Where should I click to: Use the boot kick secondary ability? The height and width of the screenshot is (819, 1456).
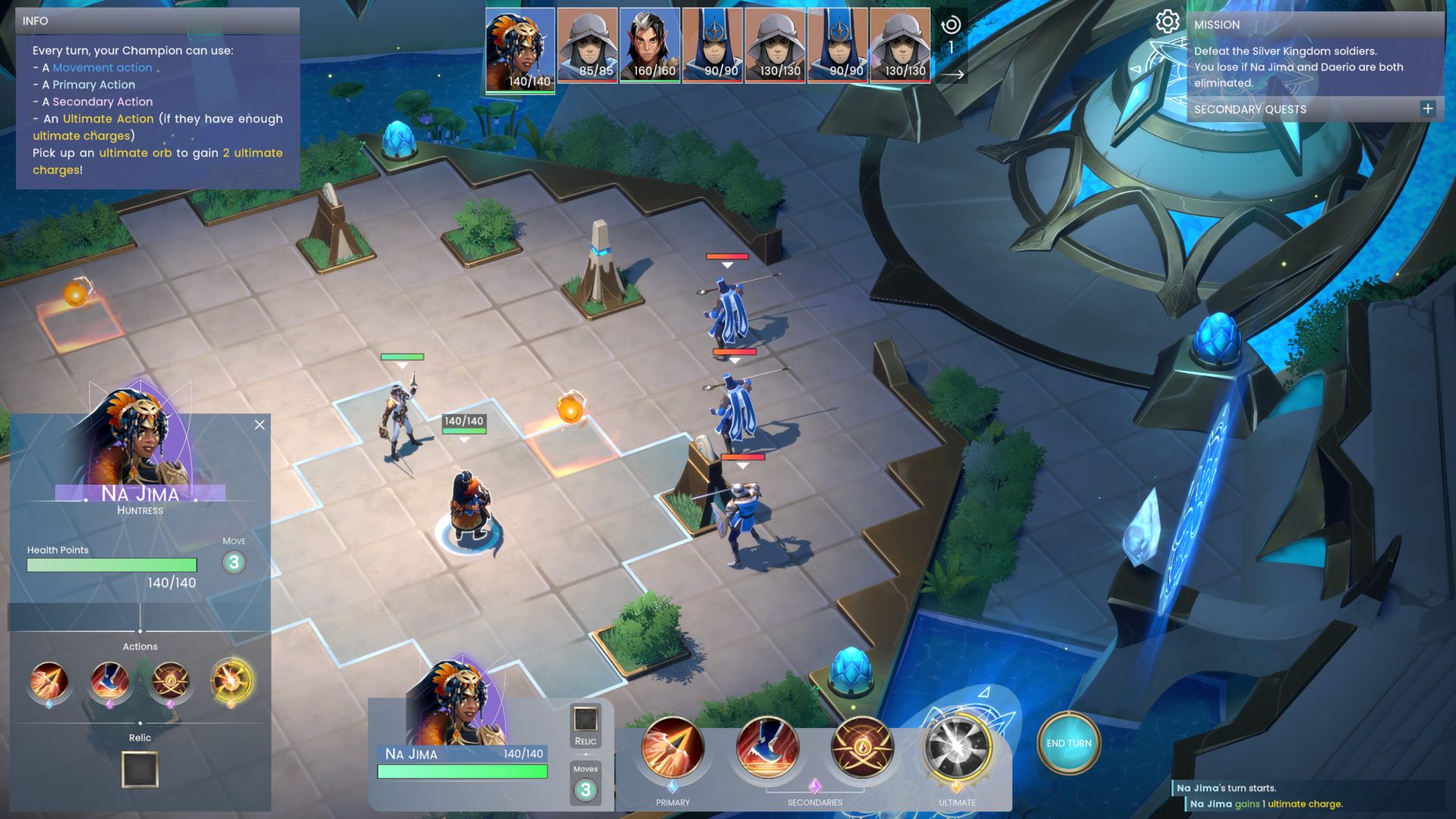(x=767, y=747)
